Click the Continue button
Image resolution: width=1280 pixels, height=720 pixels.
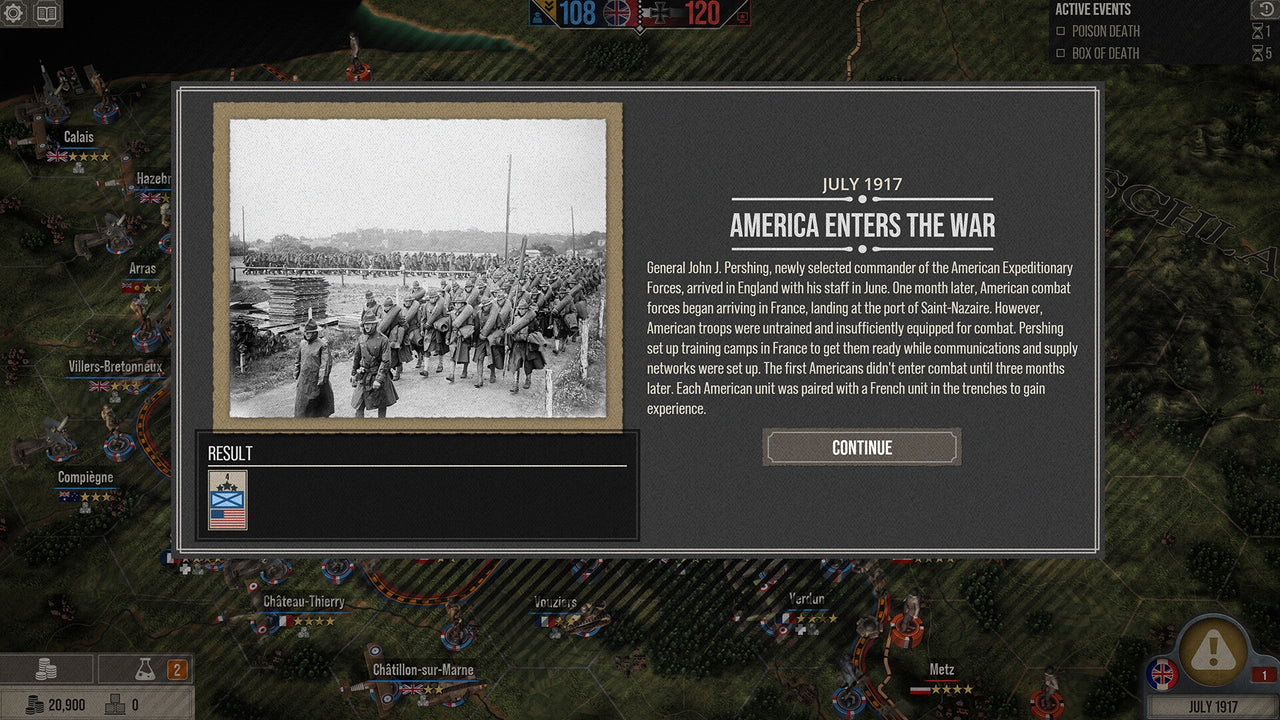861,447
